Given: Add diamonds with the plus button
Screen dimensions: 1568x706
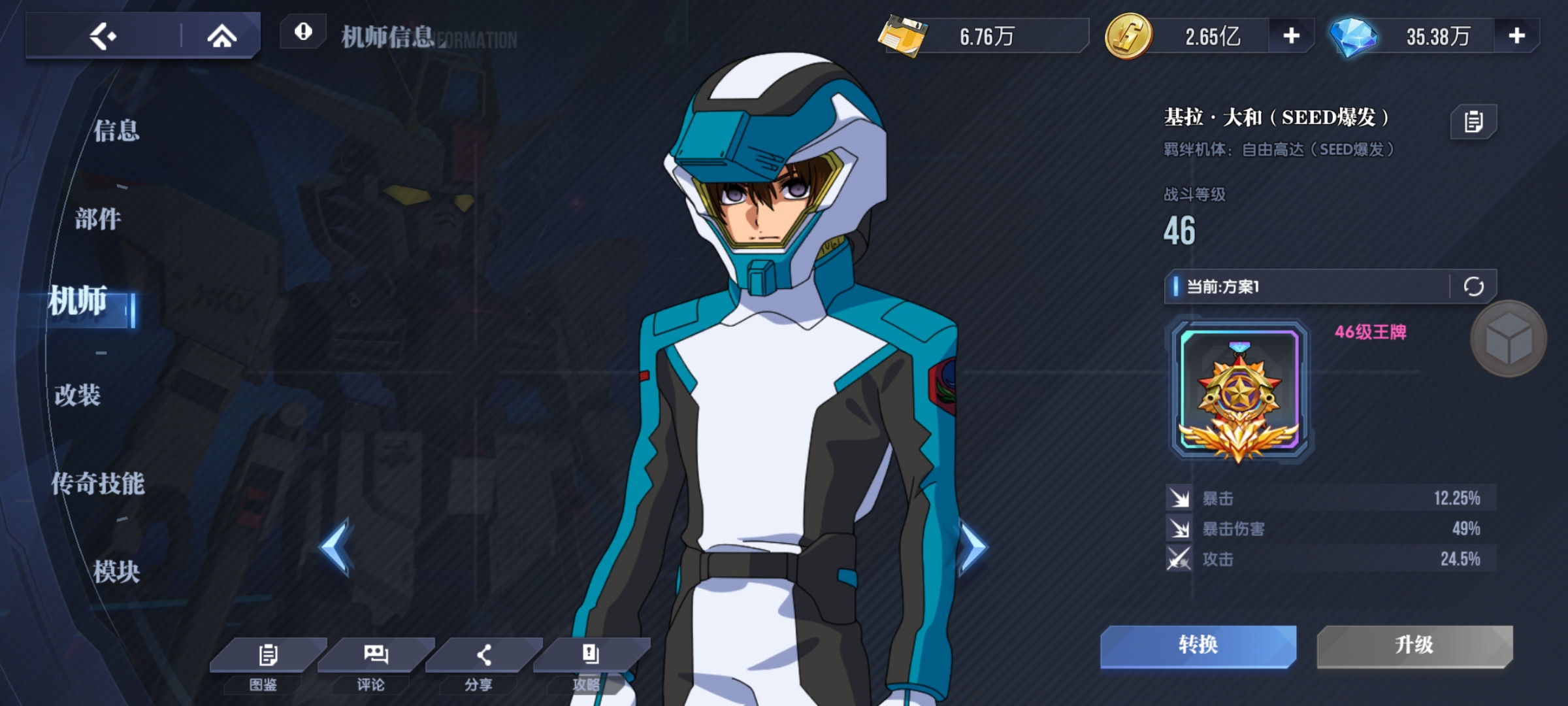Looking at the screenshot, I should coord(1516,36).
